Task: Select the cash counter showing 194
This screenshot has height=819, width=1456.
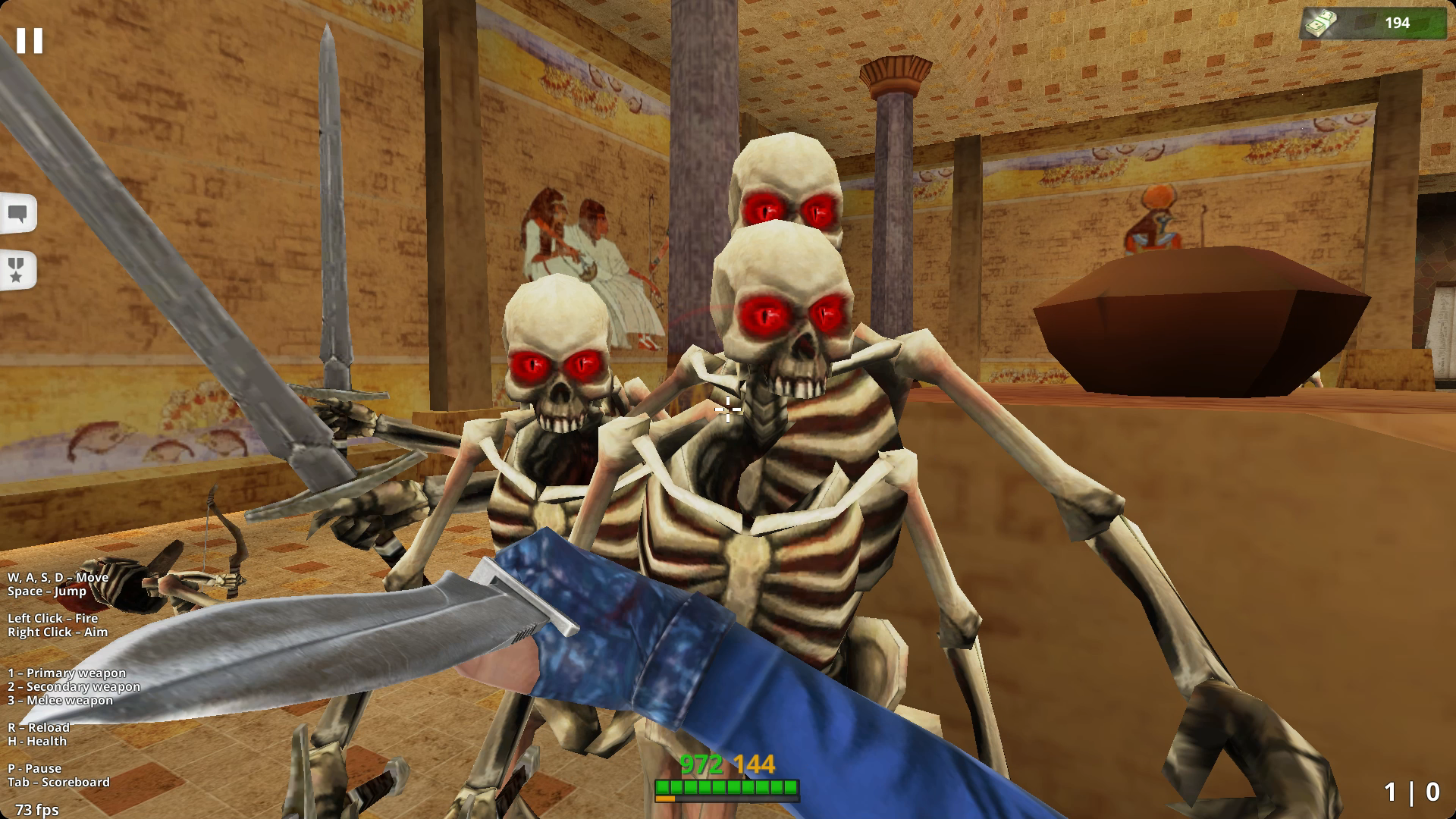Action: coord(1399,23)
